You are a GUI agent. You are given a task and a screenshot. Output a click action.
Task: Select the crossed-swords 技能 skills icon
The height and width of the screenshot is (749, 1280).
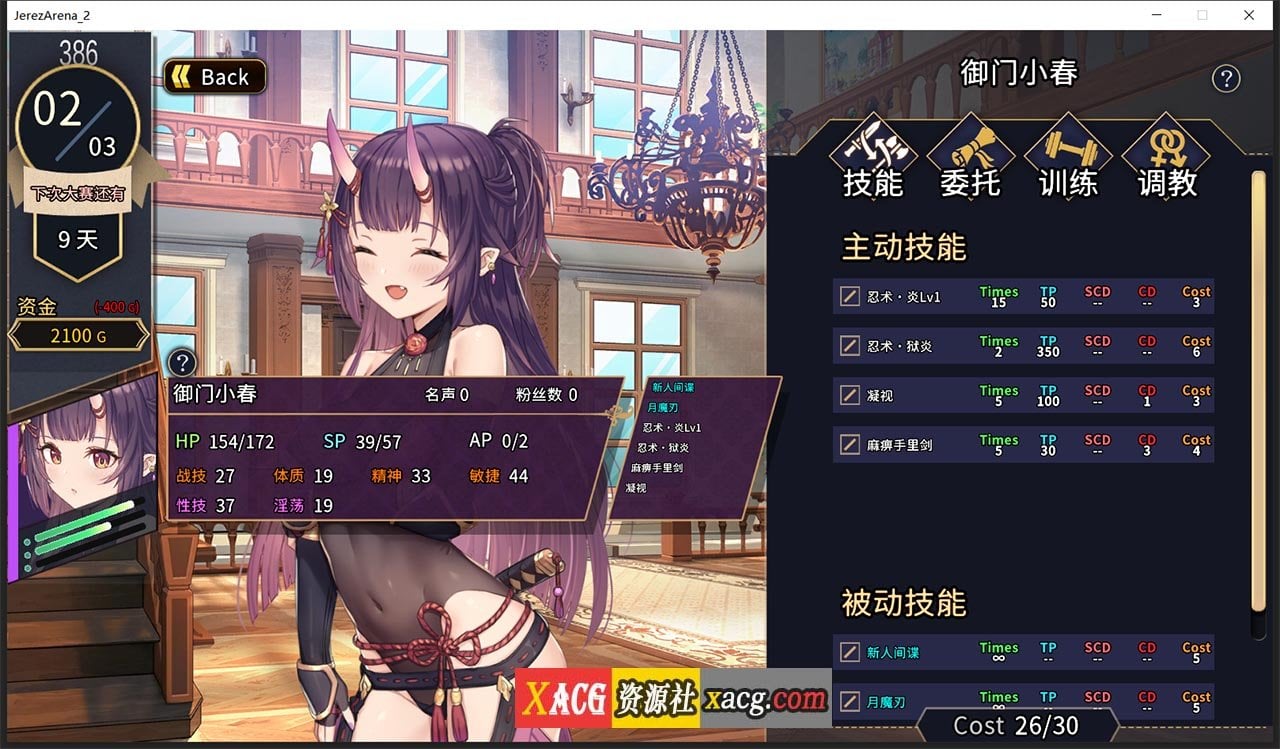click(x=872, y=149)
